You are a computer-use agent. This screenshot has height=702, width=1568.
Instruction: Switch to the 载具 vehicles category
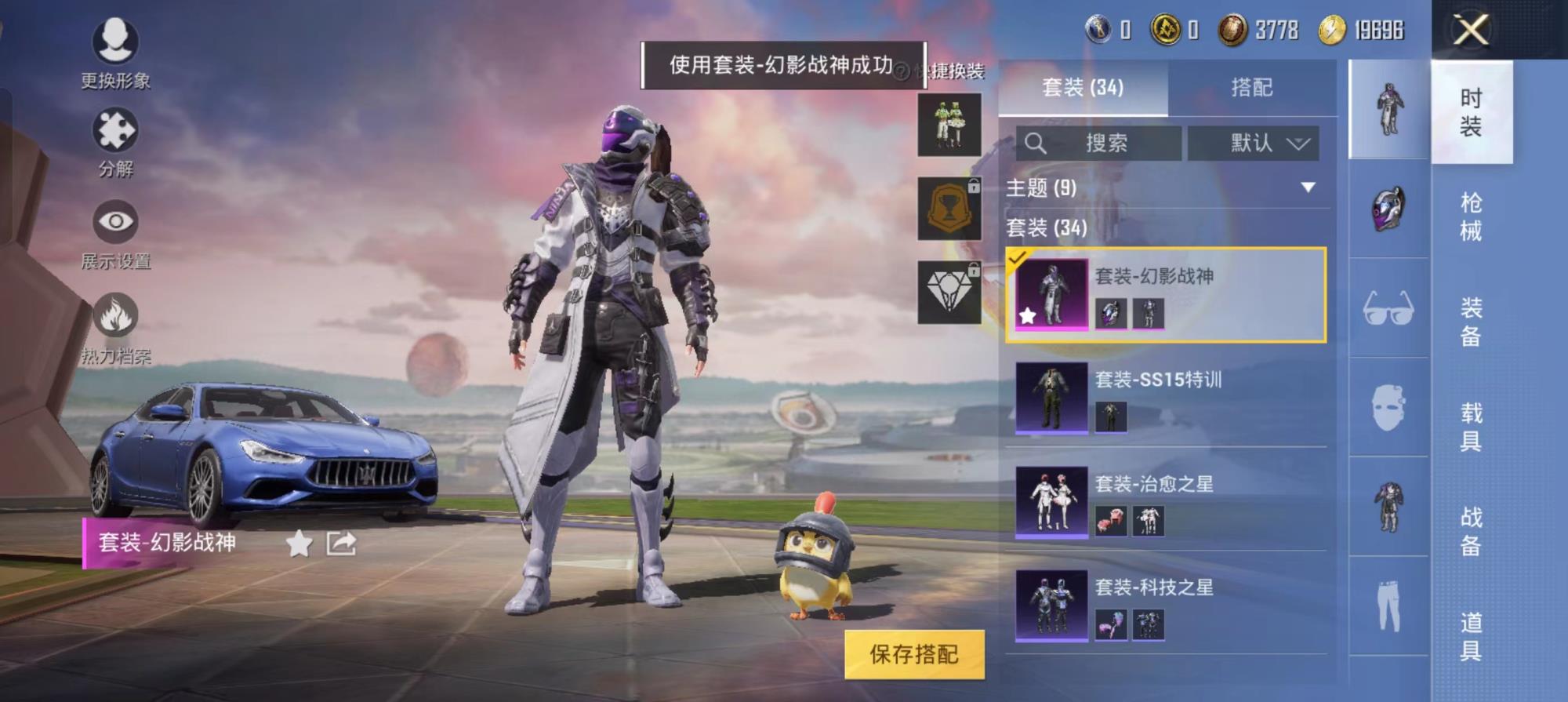pos(1471,426)
